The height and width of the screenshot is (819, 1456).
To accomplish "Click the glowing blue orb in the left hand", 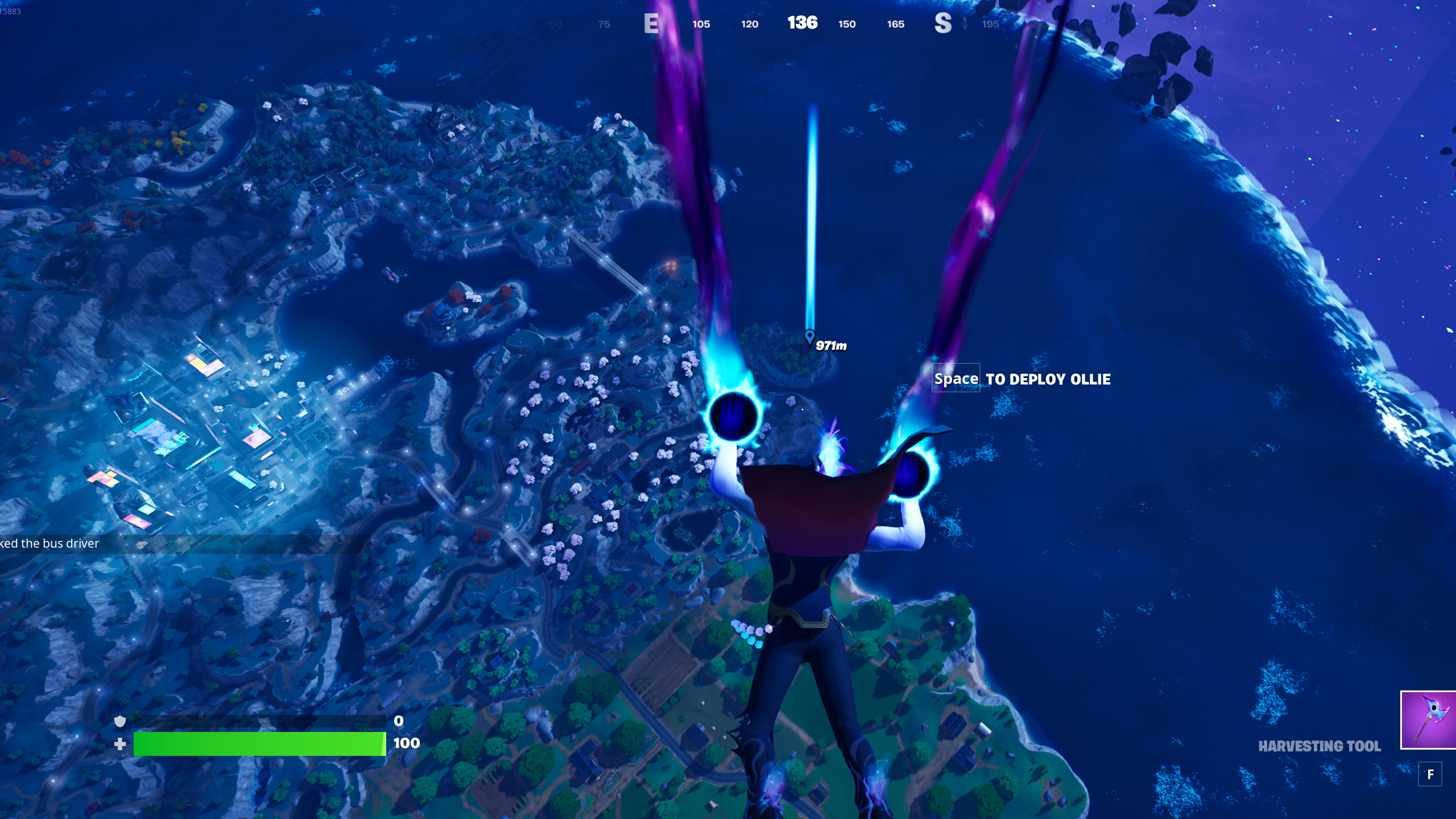I will click(x=734, y=415).
